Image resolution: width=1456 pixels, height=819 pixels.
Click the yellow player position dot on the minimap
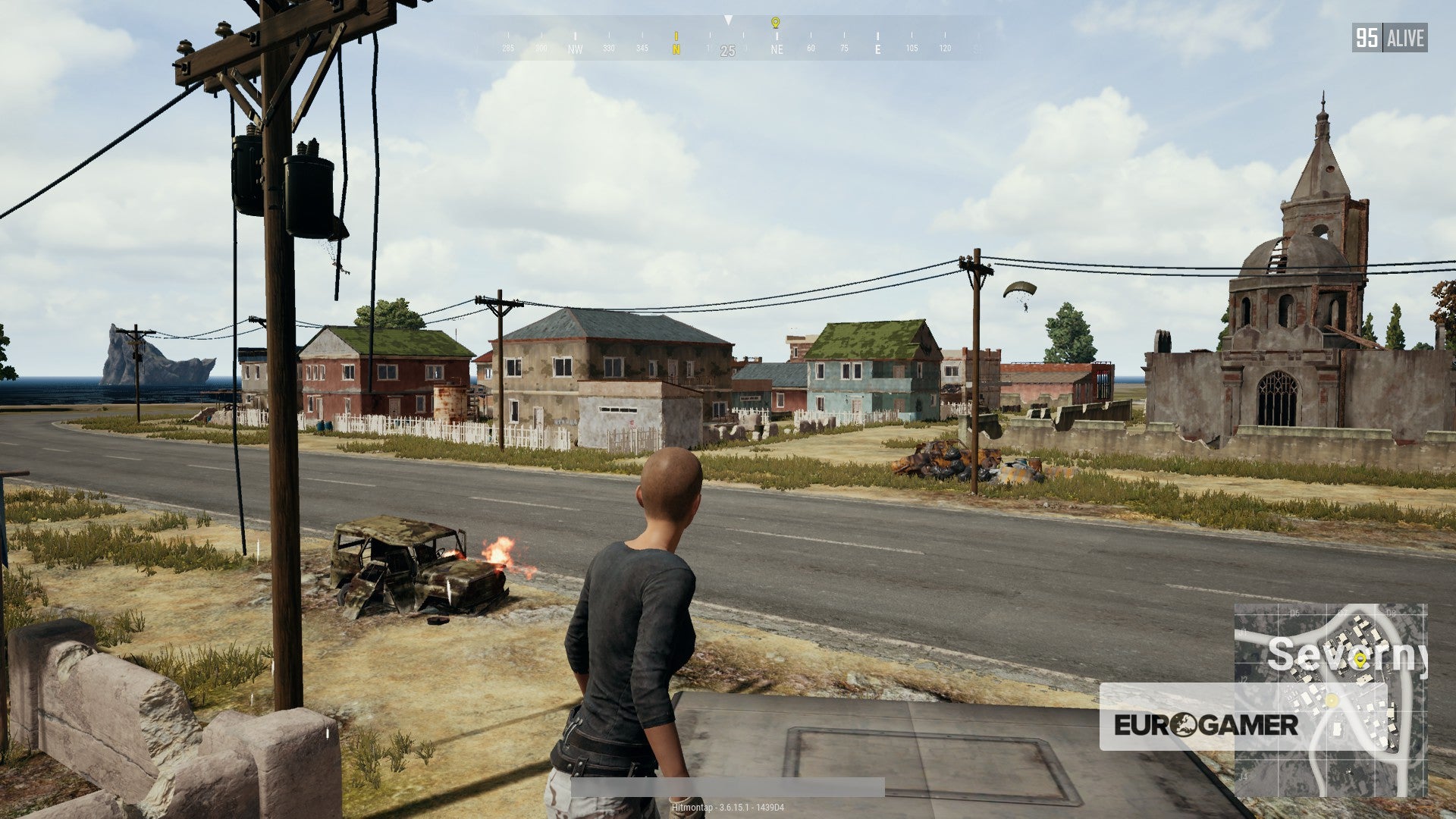coord(1332,701)
